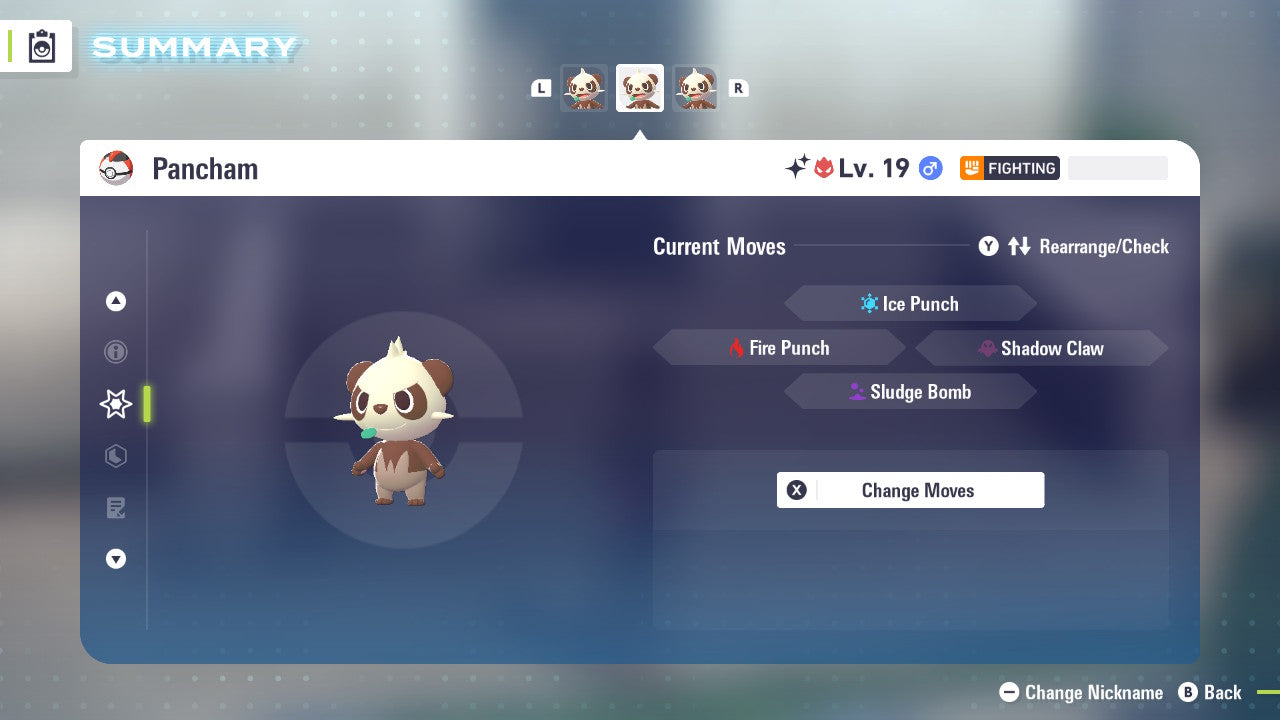Click the star-shaped moves page icon
Image resolution: width=1280 pixels, height=720 pixels.
pyautogui.click(x=116, y=404)
